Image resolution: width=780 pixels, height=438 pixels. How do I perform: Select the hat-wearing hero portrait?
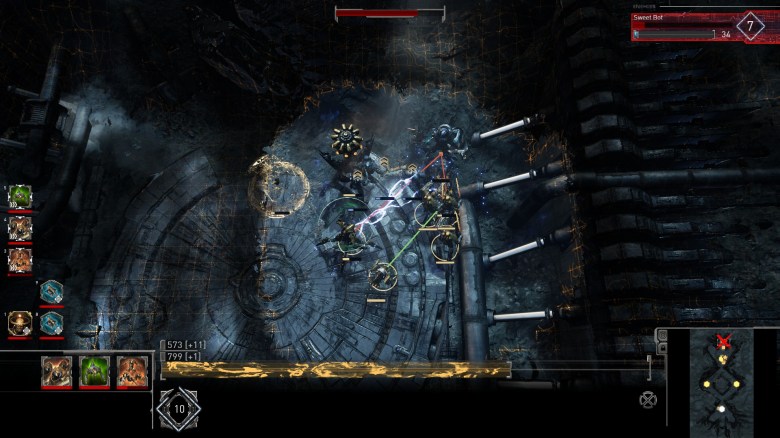[20, 323]
